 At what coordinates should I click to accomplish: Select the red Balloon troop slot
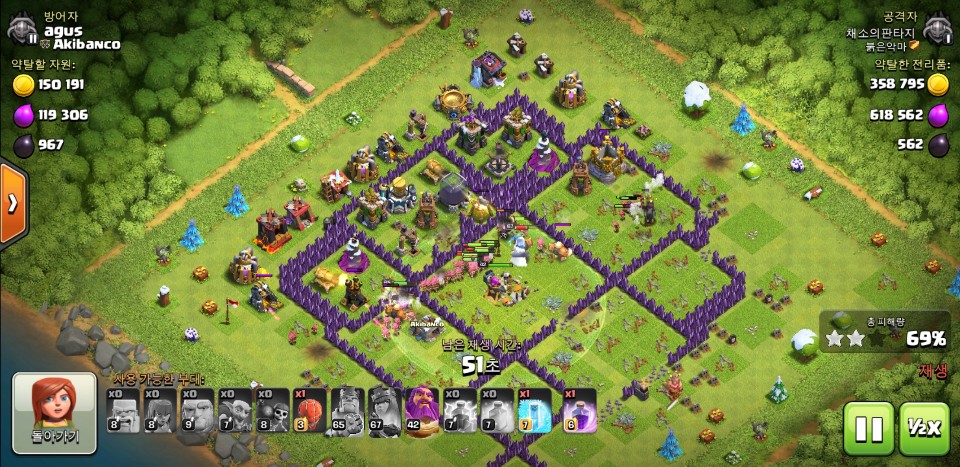click(309, 410)
